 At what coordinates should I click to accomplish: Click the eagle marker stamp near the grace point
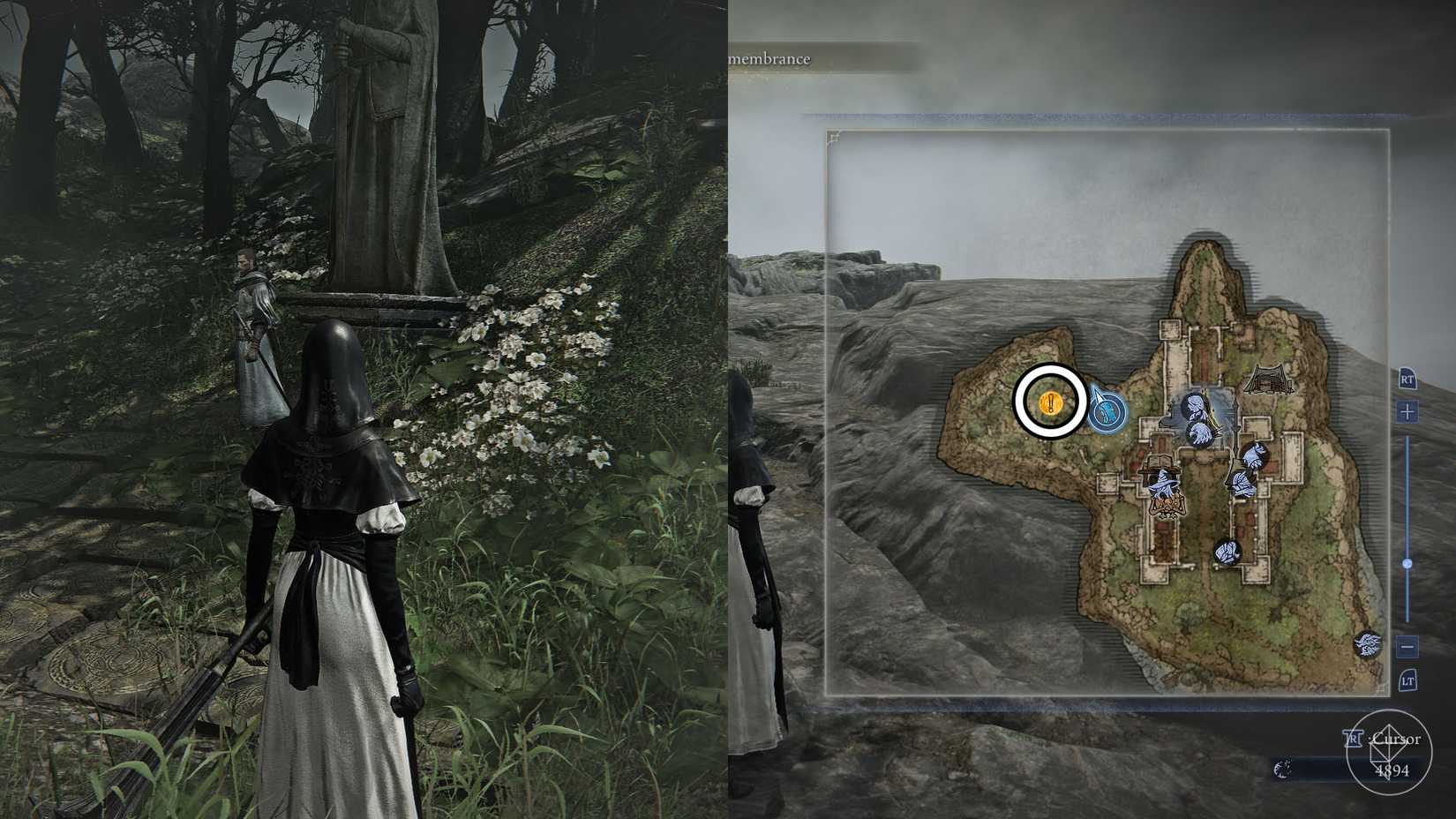point(1198,432)
